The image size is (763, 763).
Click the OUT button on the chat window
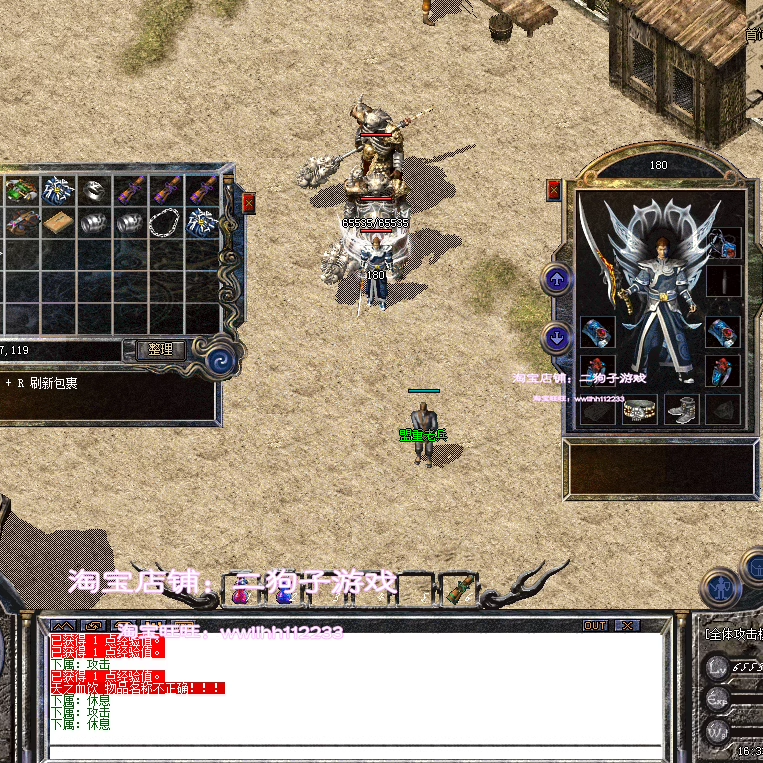(x=595, y=626)
